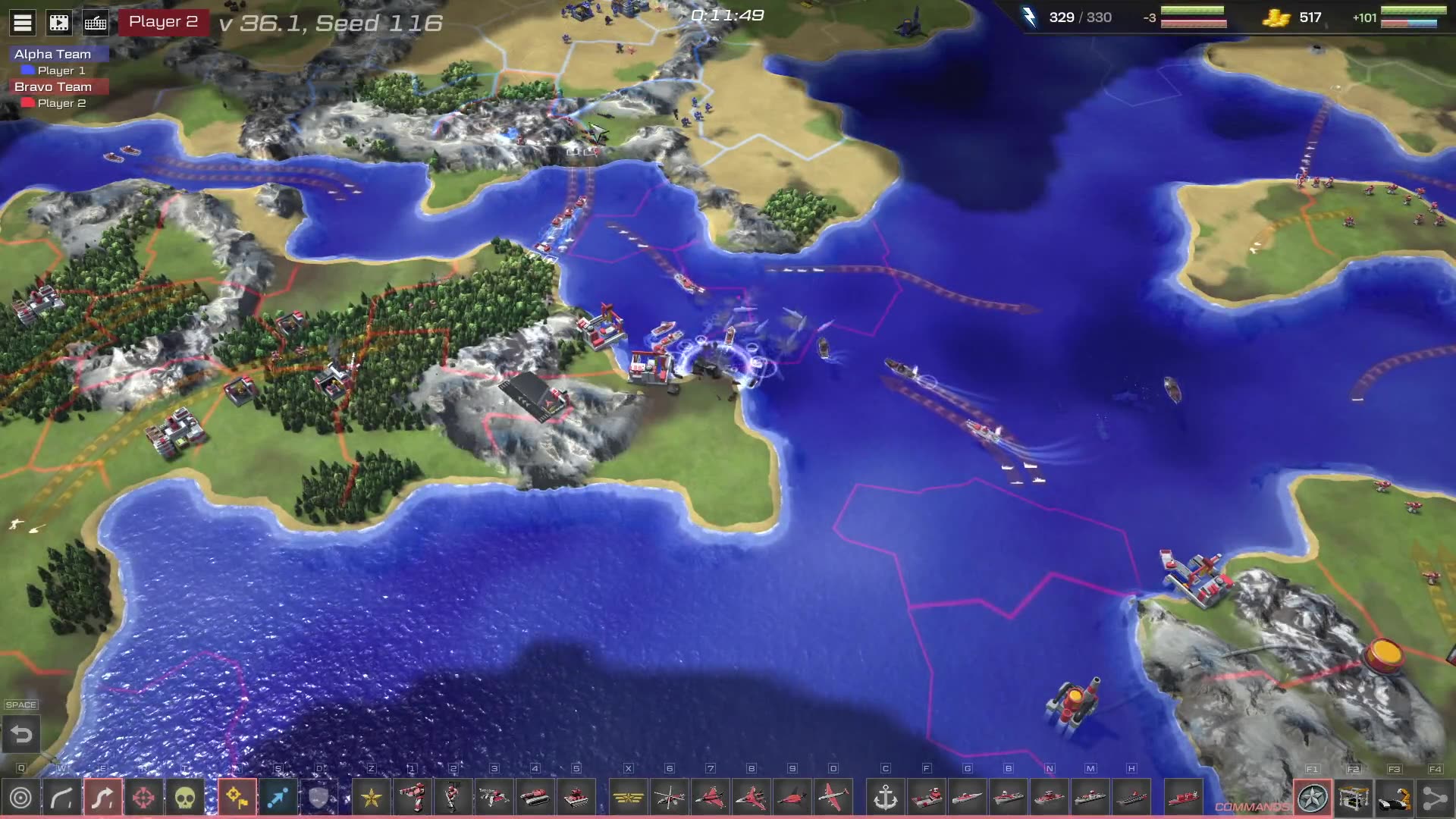Image resolution: width=1456 pixels, height=819 pixels.
Task: Select the anchor naval category
Action: click(886, 798)
